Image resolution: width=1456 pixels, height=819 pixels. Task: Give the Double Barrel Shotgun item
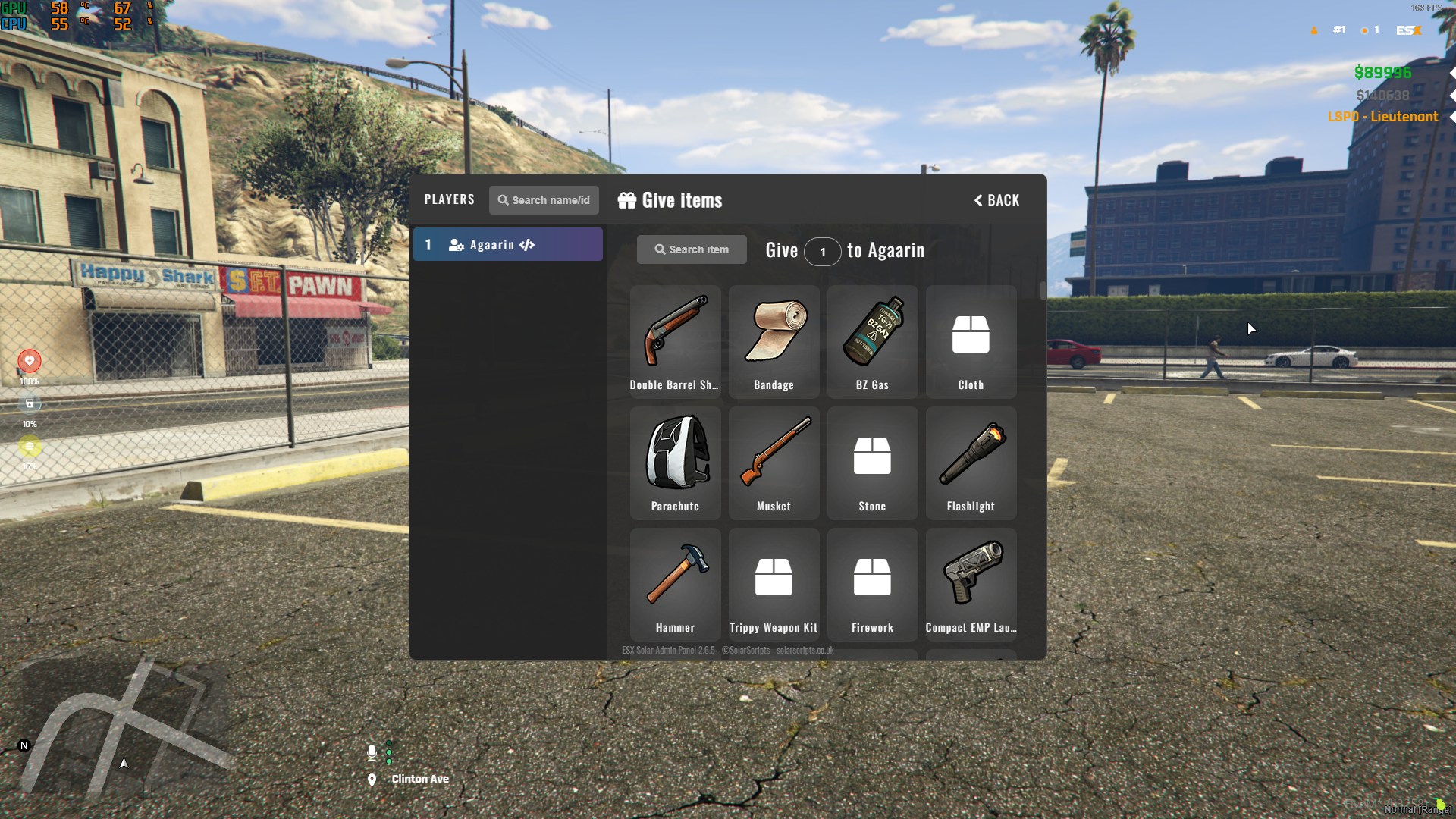(x=675, y=341)
